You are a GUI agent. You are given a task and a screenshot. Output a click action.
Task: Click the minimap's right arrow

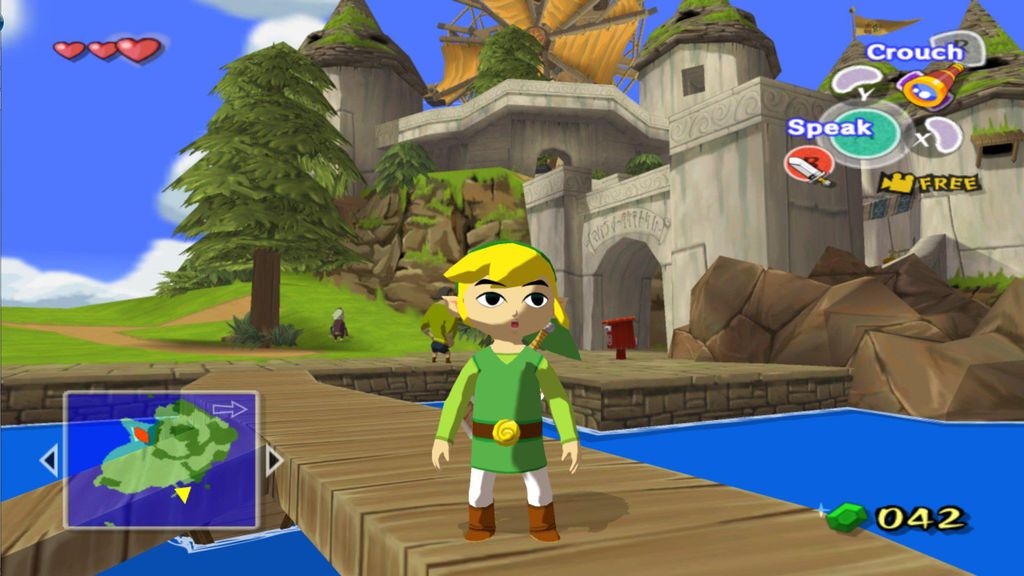[273, 460]
